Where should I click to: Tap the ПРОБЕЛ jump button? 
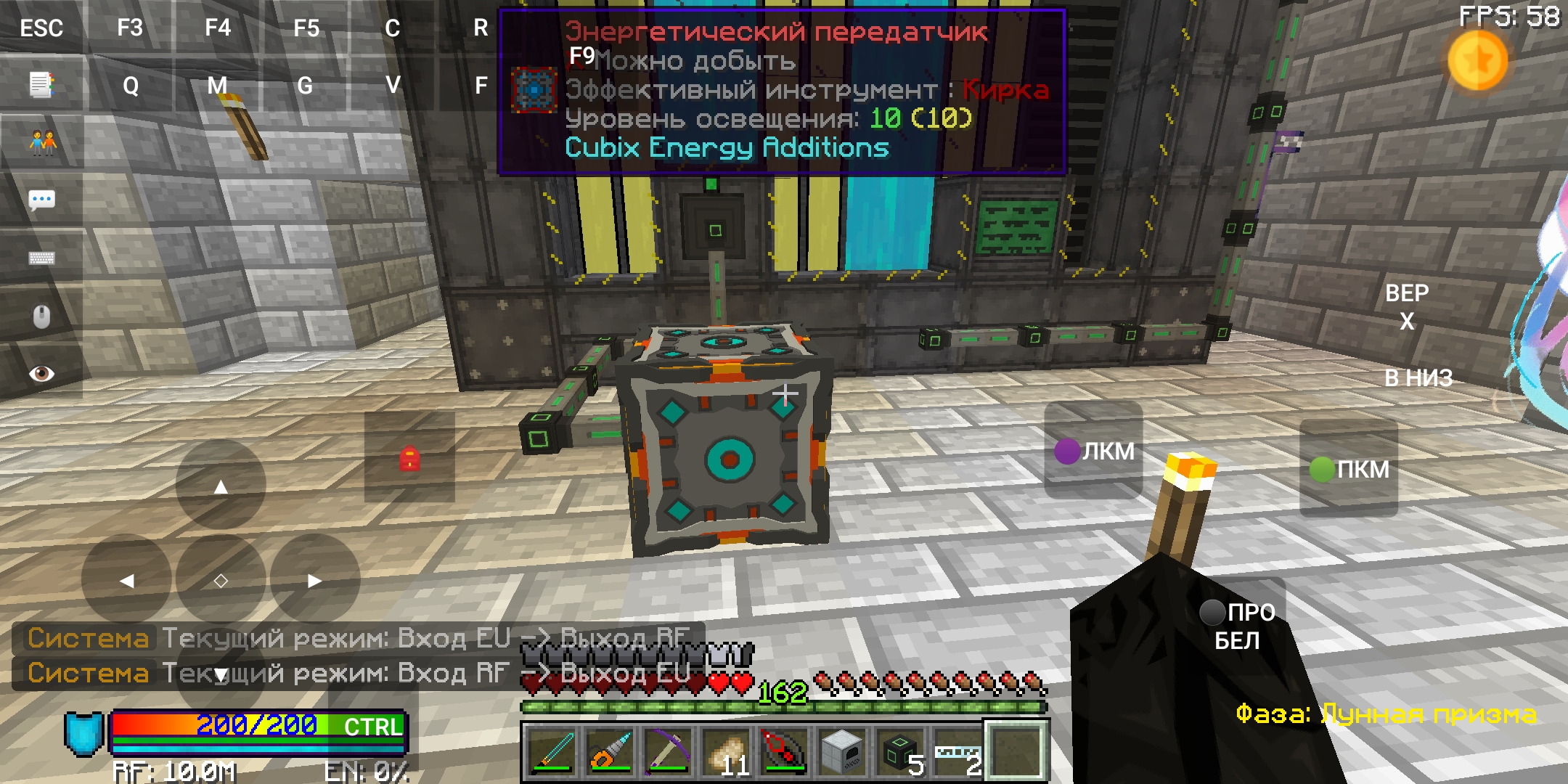[x=1238, y=626]
